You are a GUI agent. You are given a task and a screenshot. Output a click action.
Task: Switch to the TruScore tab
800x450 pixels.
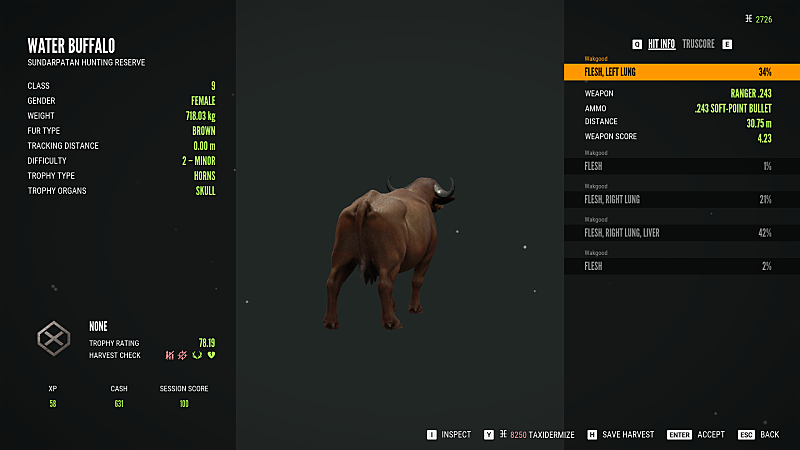(x=696, y=44)
